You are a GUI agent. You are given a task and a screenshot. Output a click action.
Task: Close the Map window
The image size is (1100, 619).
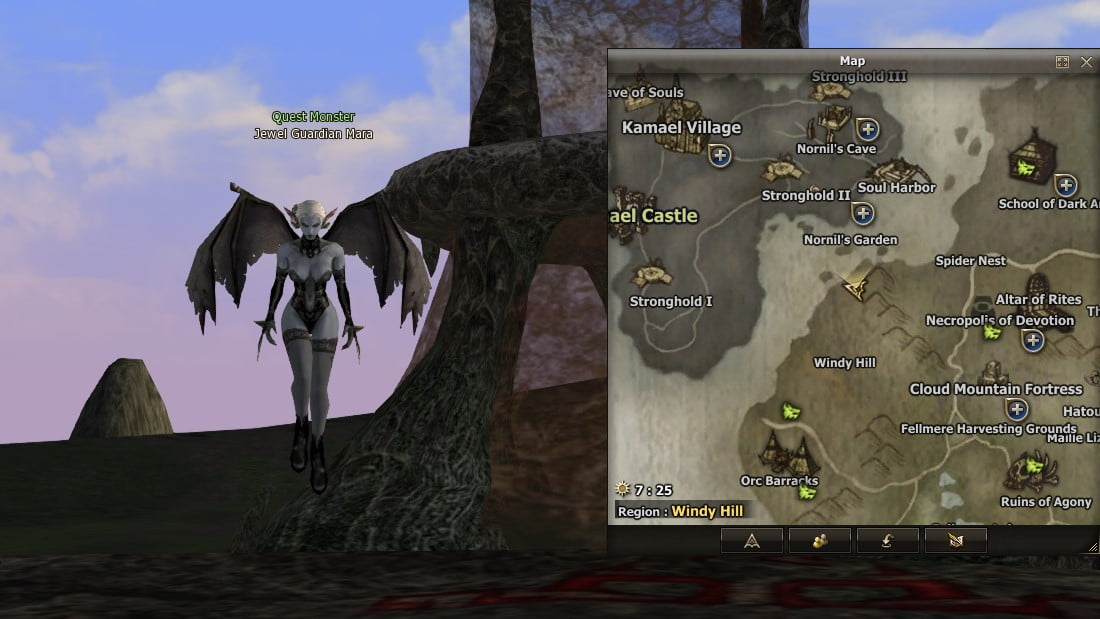[1087, 62]
